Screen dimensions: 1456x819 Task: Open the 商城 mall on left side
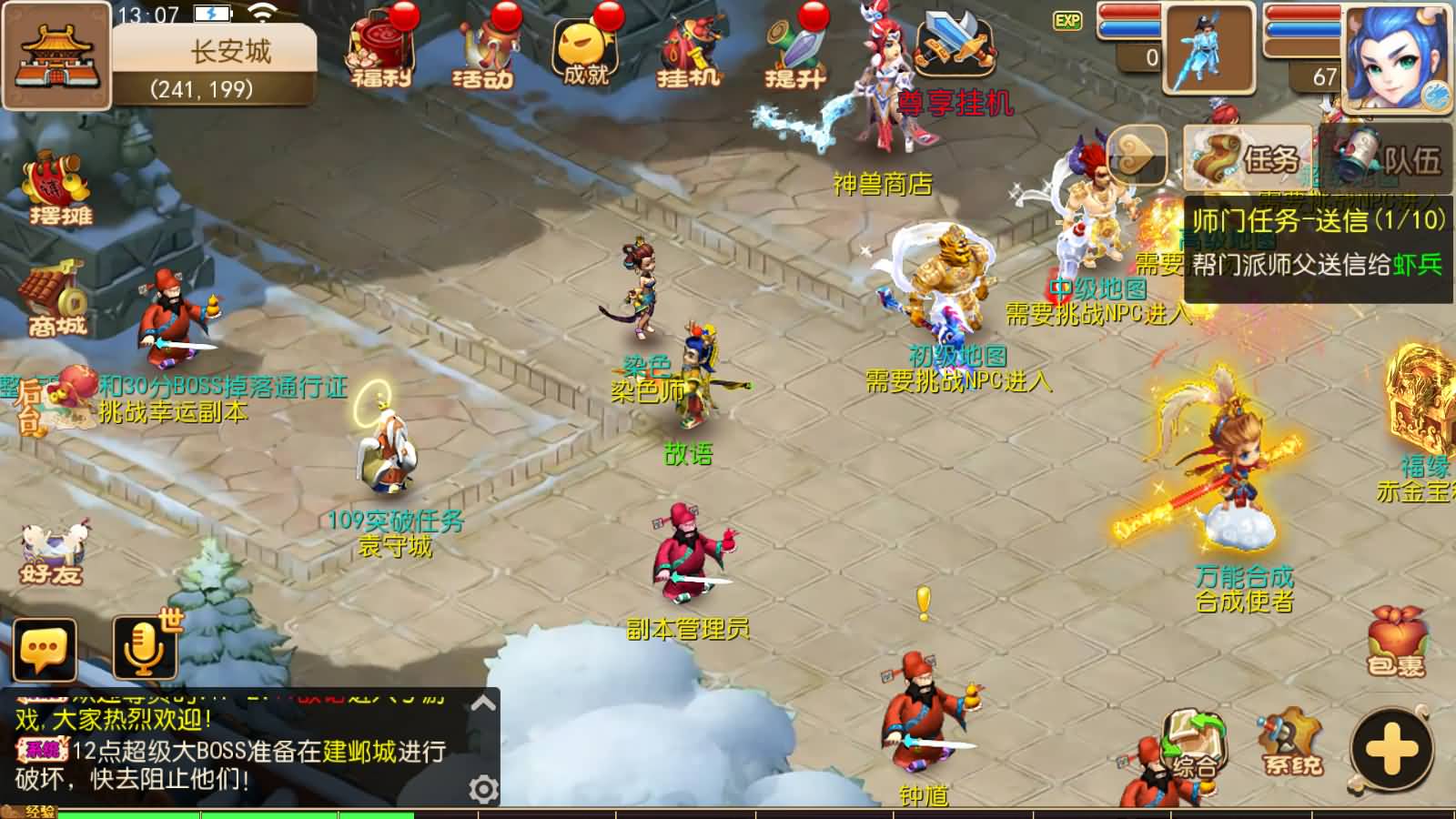click(x=55, y=291)
